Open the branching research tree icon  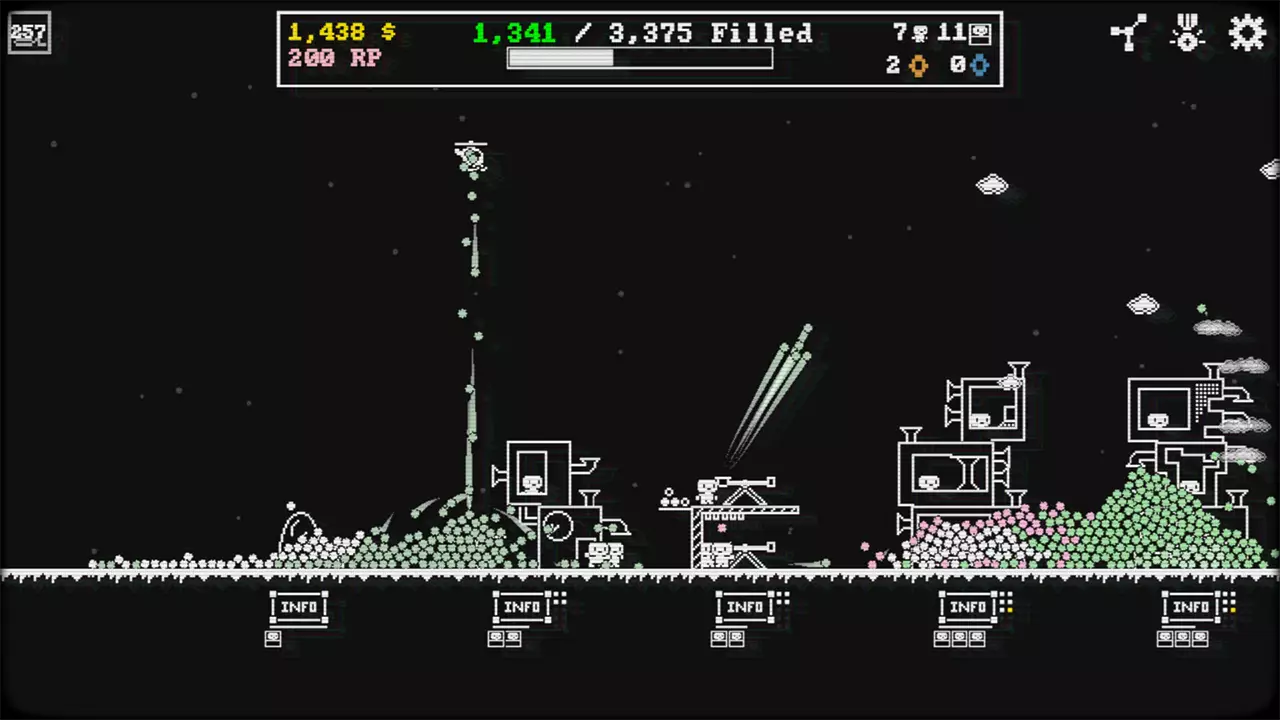(1128, 33)
